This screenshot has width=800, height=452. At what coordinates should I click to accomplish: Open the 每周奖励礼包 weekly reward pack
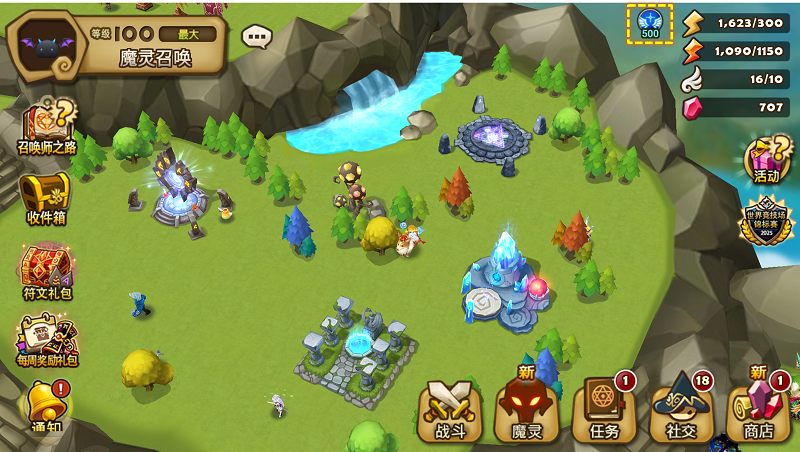tap(46, 340)
